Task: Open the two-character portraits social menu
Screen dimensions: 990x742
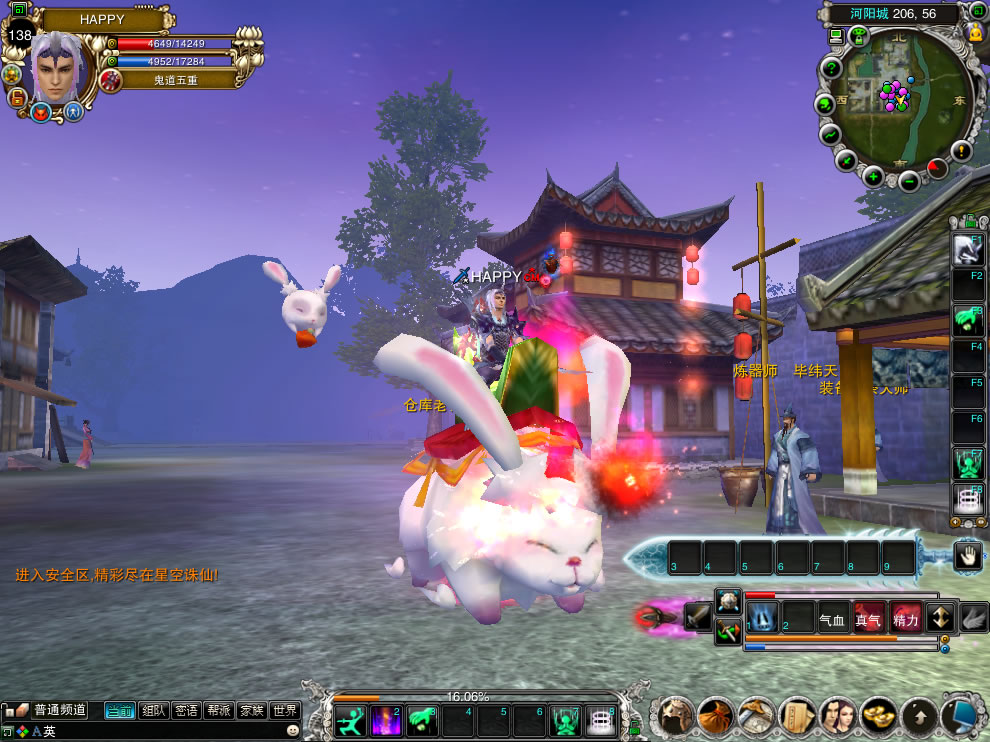Action: click(838, 716)
